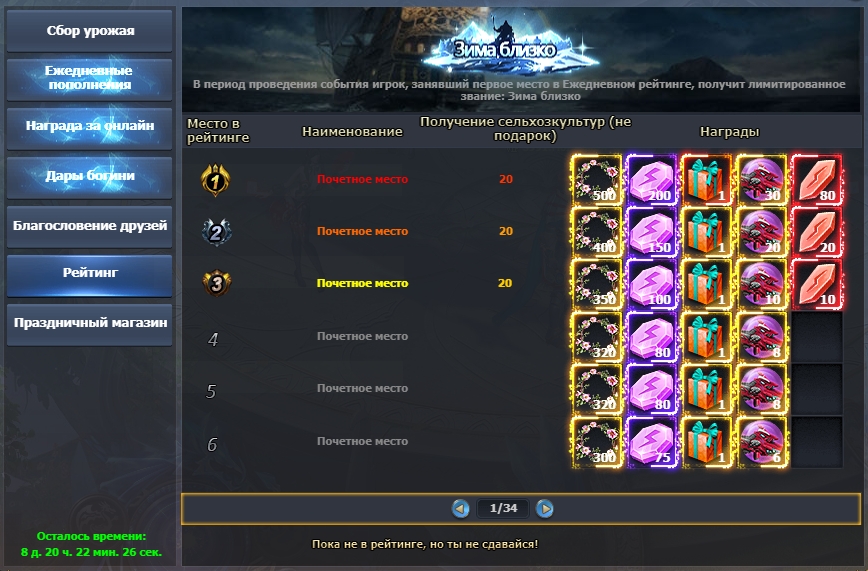Open Награда за онлайн tab
868x571 pixels.
(90, 127)
